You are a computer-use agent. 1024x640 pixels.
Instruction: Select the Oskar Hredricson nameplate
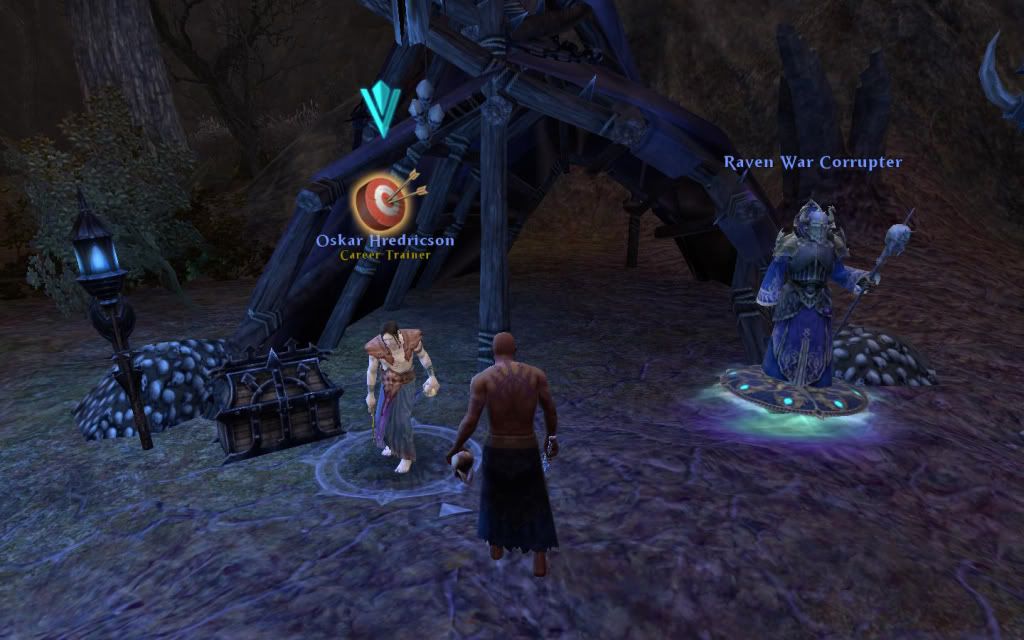(385, 240)
